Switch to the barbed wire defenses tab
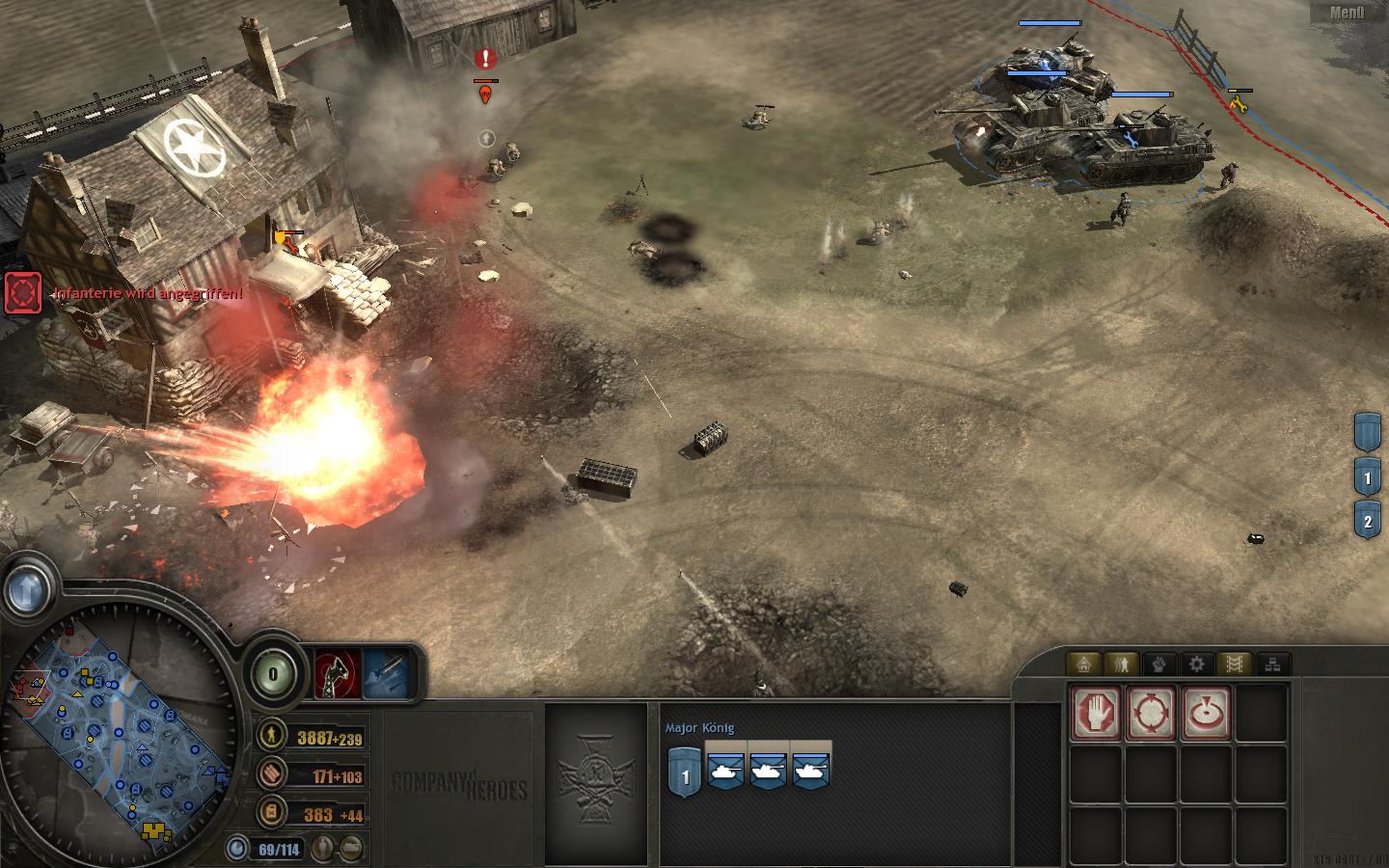 (1235, 664)
